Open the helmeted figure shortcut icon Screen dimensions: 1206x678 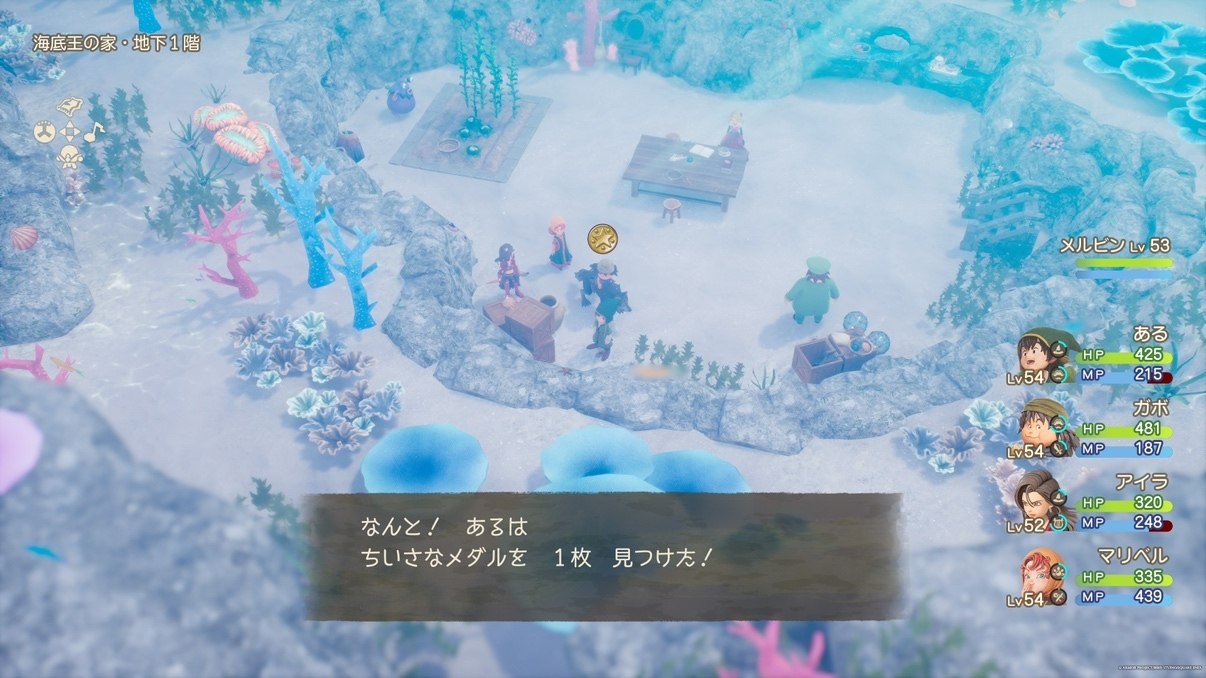(x=69, y=156)
